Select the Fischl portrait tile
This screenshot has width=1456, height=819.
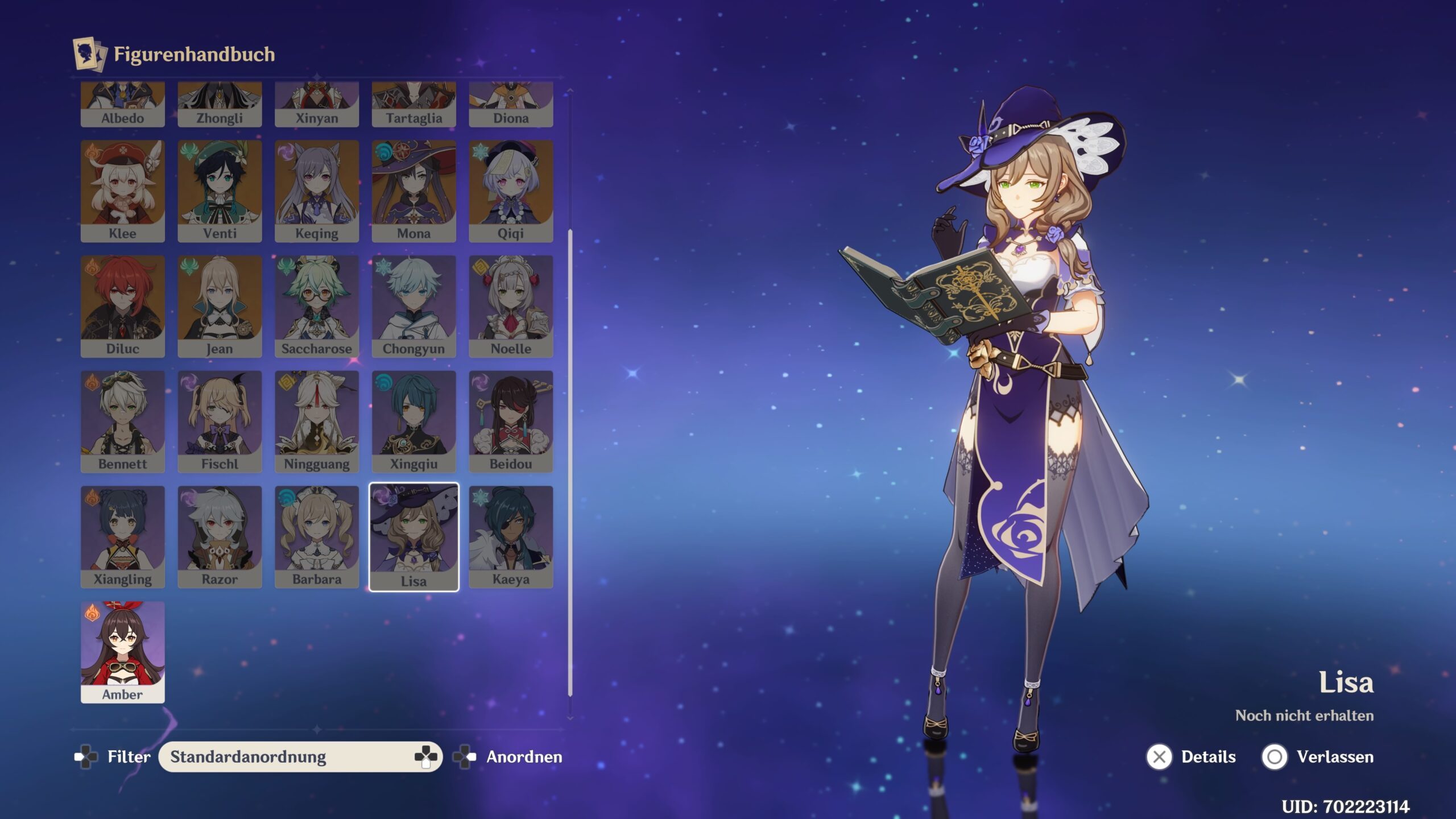(220, 421)
